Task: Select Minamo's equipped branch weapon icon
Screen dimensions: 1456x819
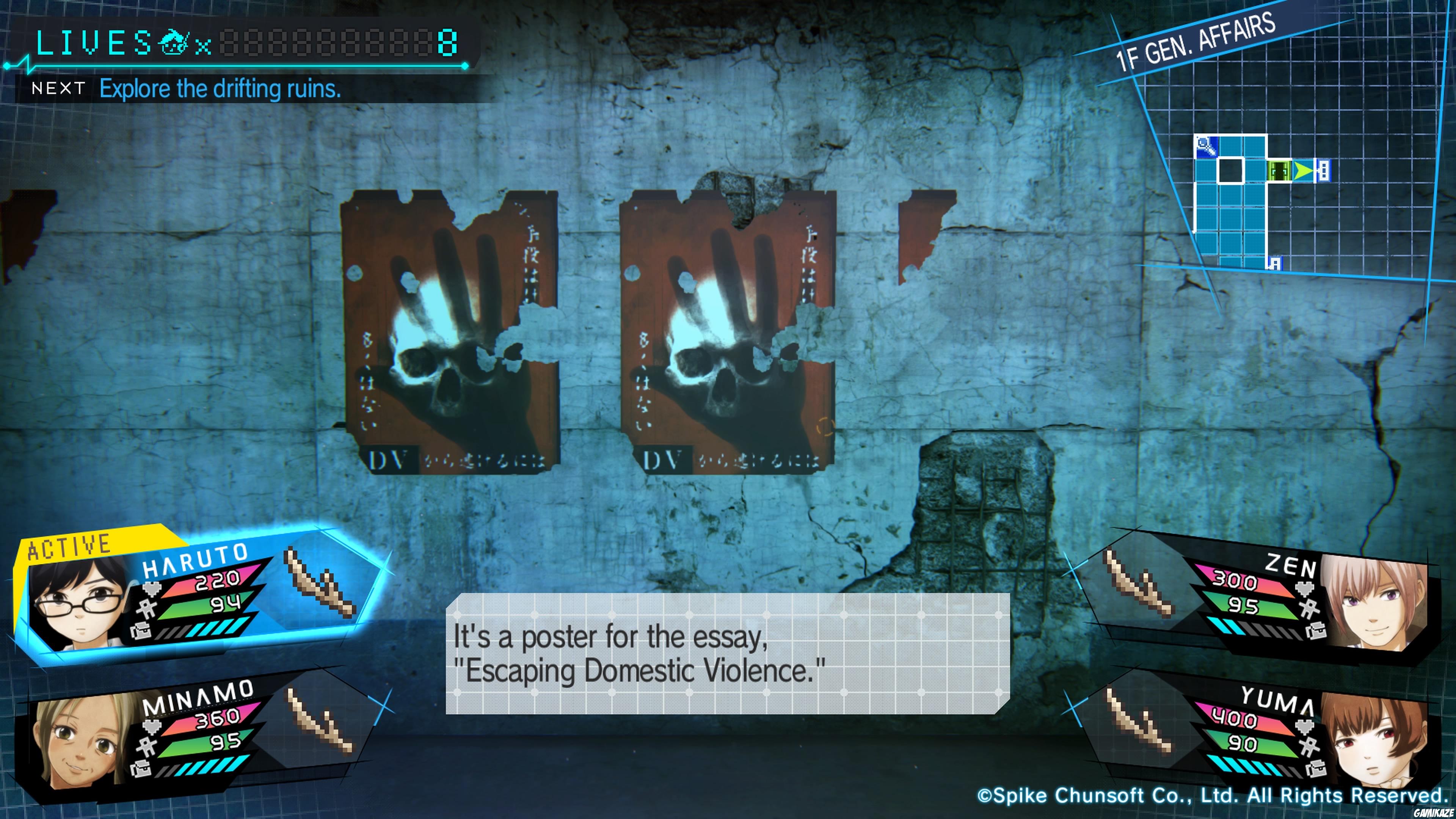Action: coord(320,721)
